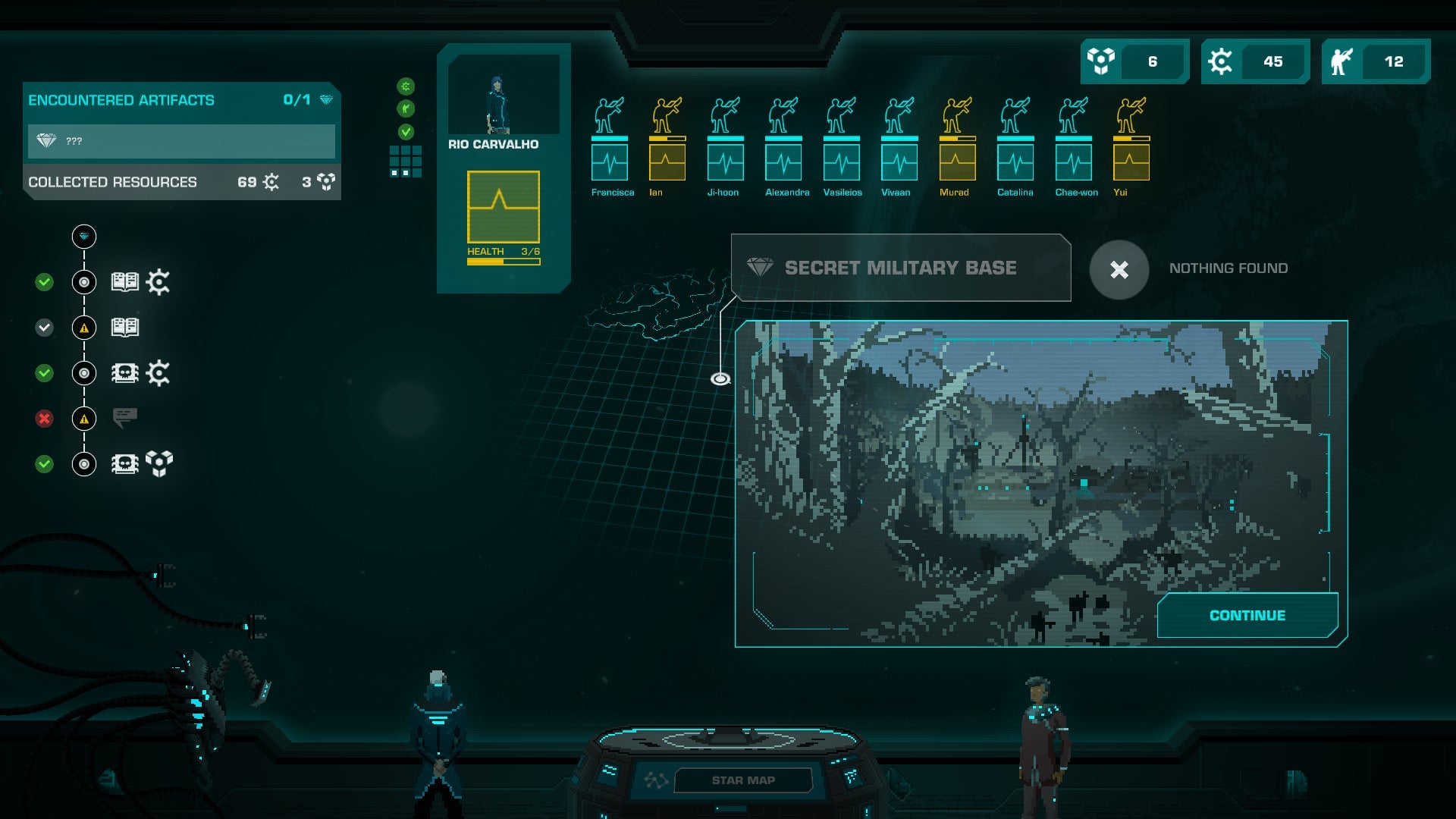Screen dimensions: 1456x819
Task: Toggle the red X on the failed timeline event
Action: [43, 418]
